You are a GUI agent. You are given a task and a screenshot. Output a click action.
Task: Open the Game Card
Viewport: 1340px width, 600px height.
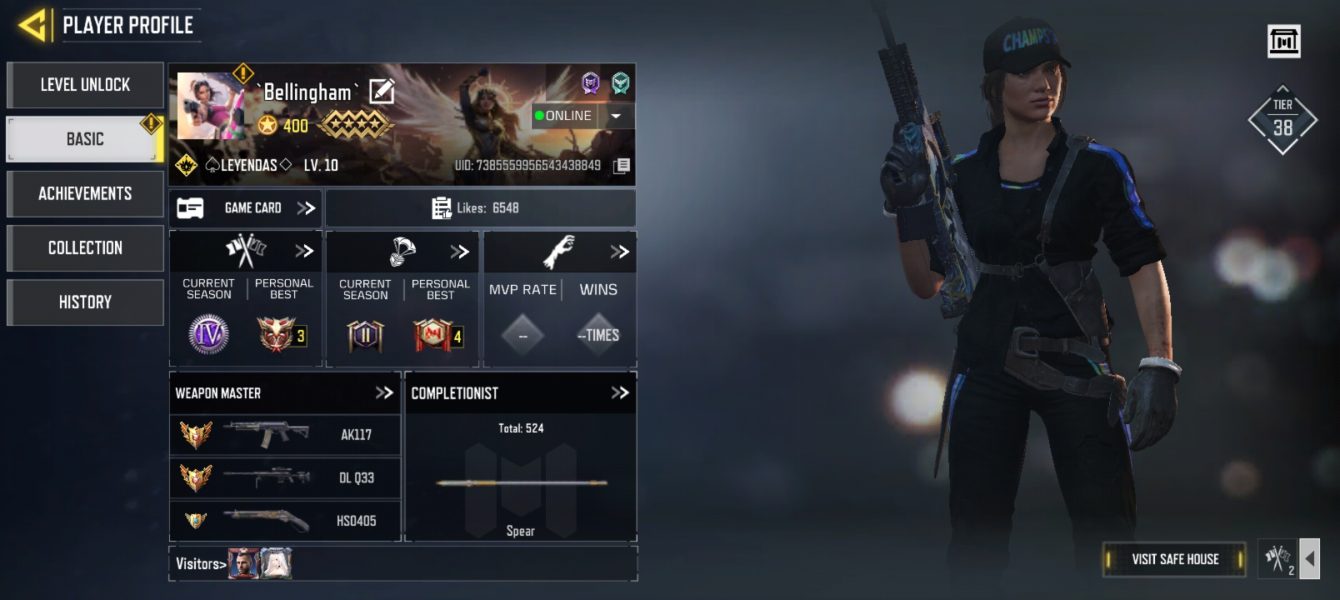(x=246, y=208)
